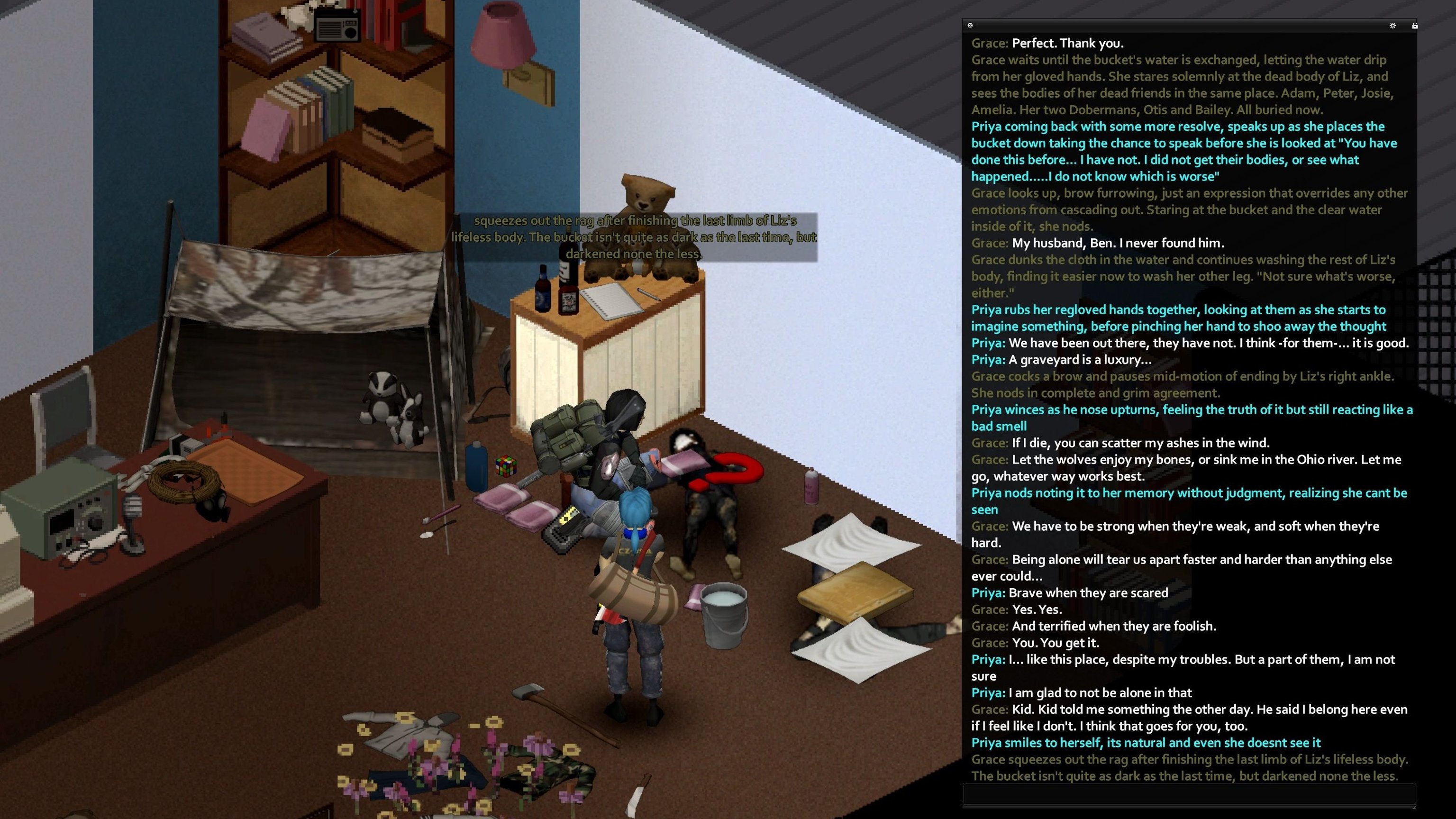The height and width of the screenshot is (819, 1456).
Task: Toggle the chat window padlock
Action: pos(1414,26)
